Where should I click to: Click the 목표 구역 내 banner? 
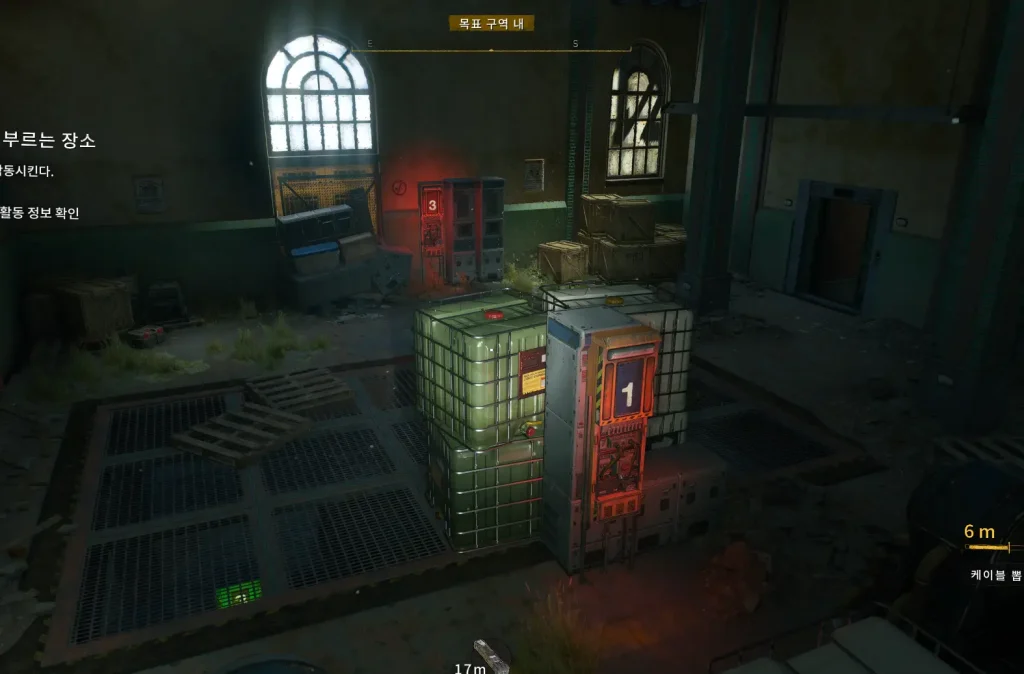coord(491,23)
